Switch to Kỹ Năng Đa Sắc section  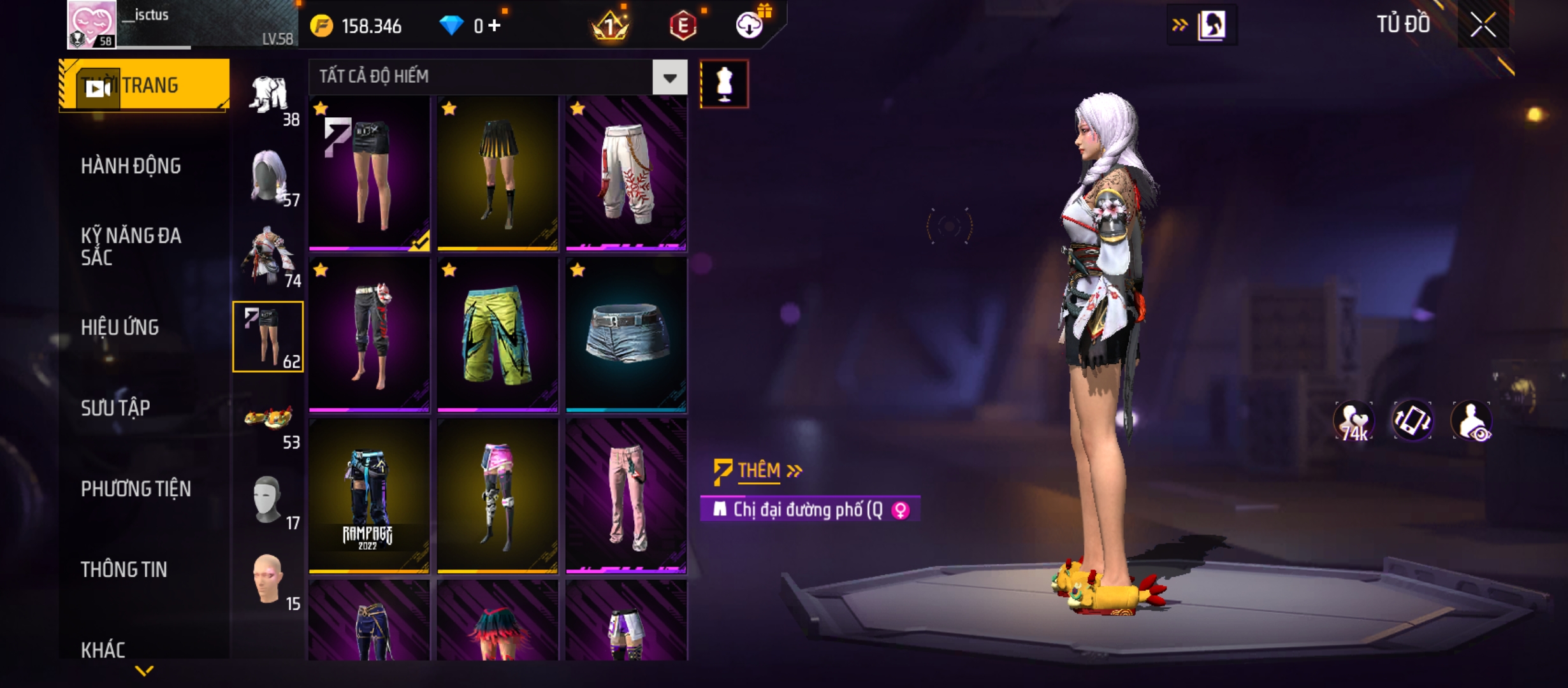click(x=131, y=247)
